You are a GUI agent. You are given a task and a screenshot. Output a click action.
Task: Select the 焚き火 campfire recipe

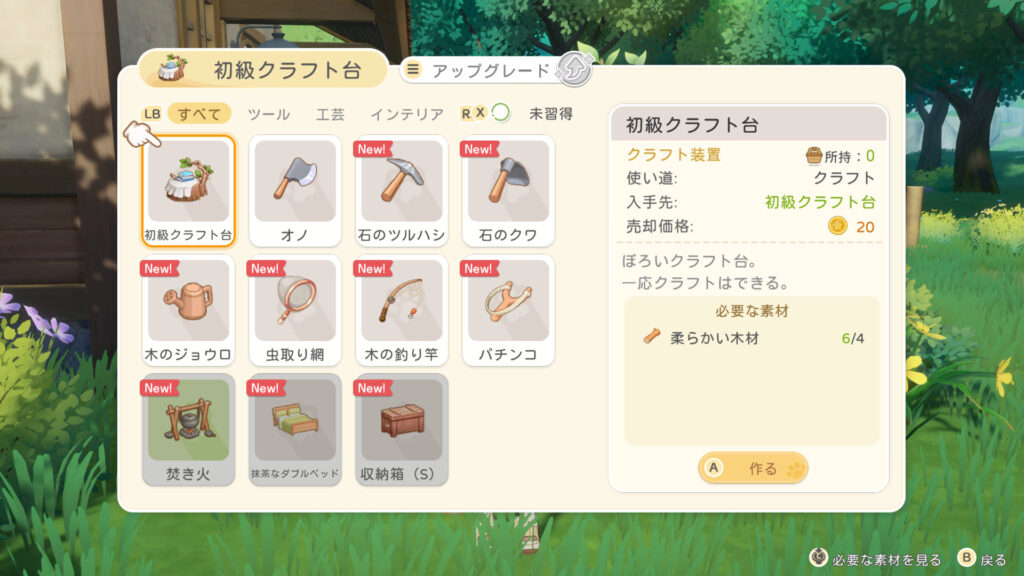[189, 429]
